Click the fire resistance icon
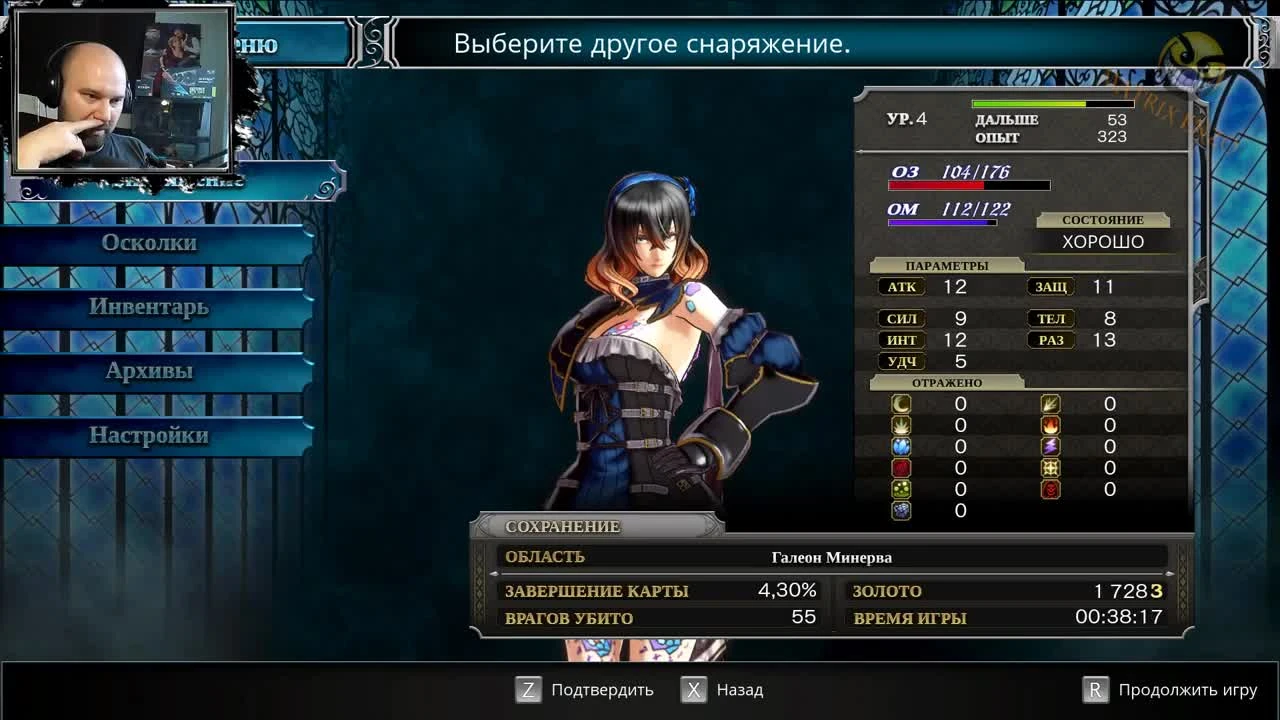This screenshot has height=720, width=1280. click(1050, 424)
